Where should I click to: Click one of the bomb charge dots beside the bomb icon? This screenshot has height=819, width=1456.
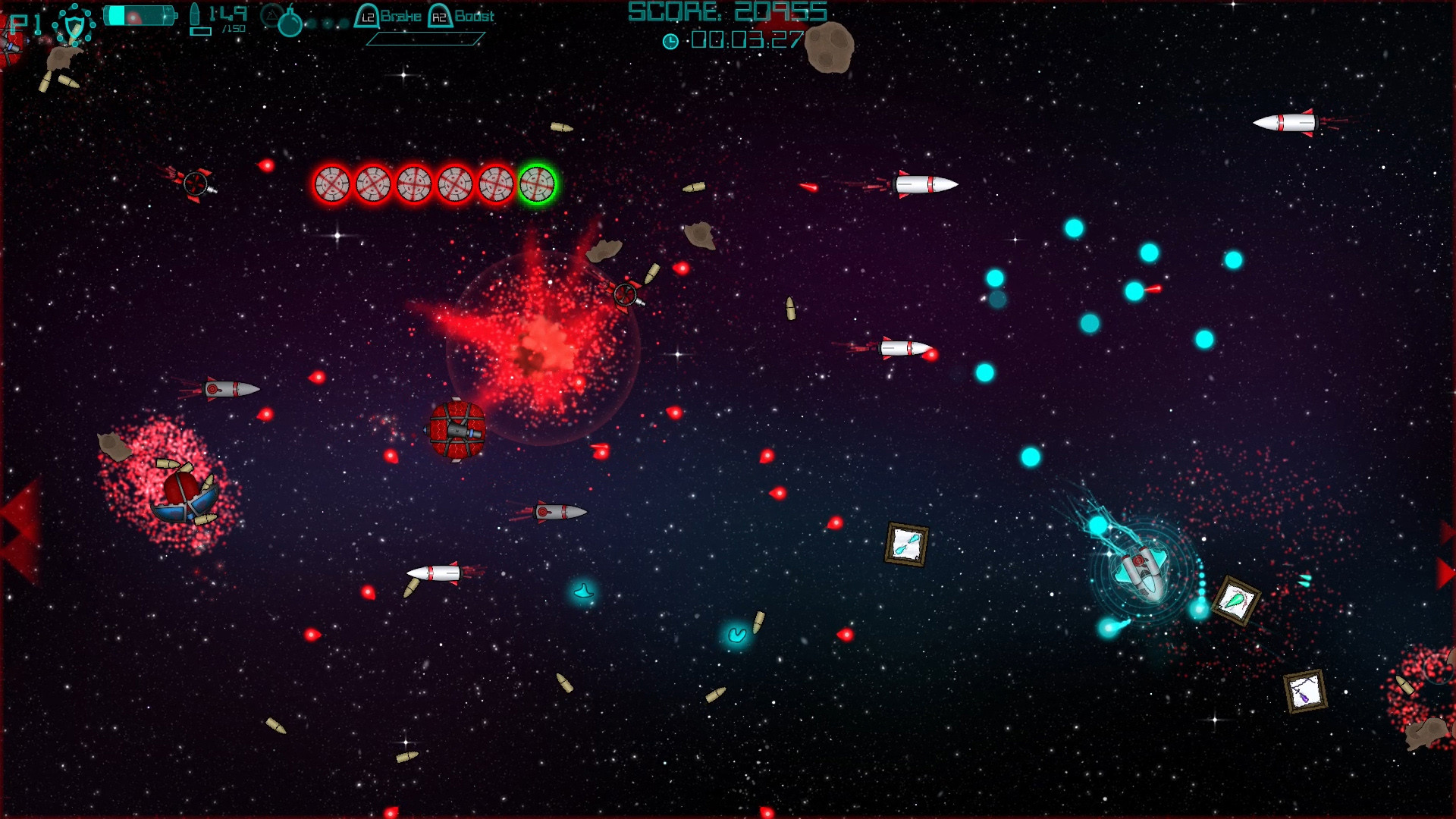coord(326,23)
